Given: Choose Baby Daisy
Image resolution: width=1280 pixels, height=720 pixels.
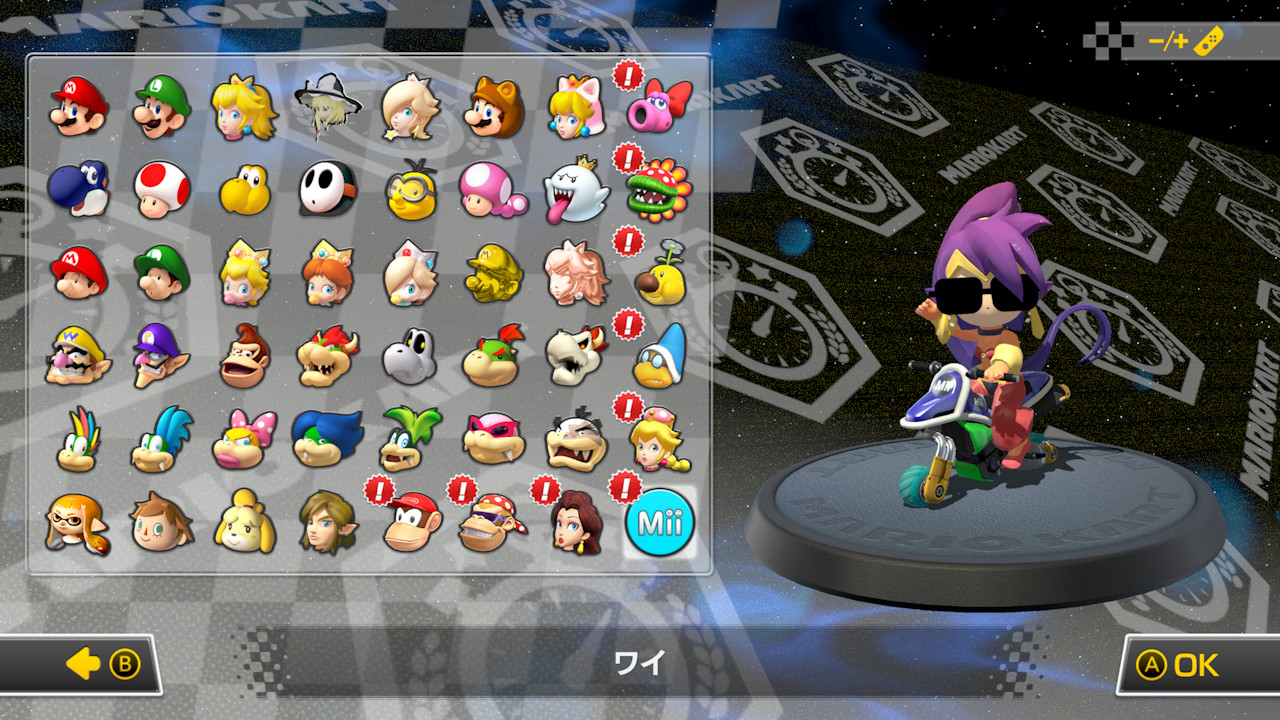Looking at the screenshot, I should tap(323, 273).
